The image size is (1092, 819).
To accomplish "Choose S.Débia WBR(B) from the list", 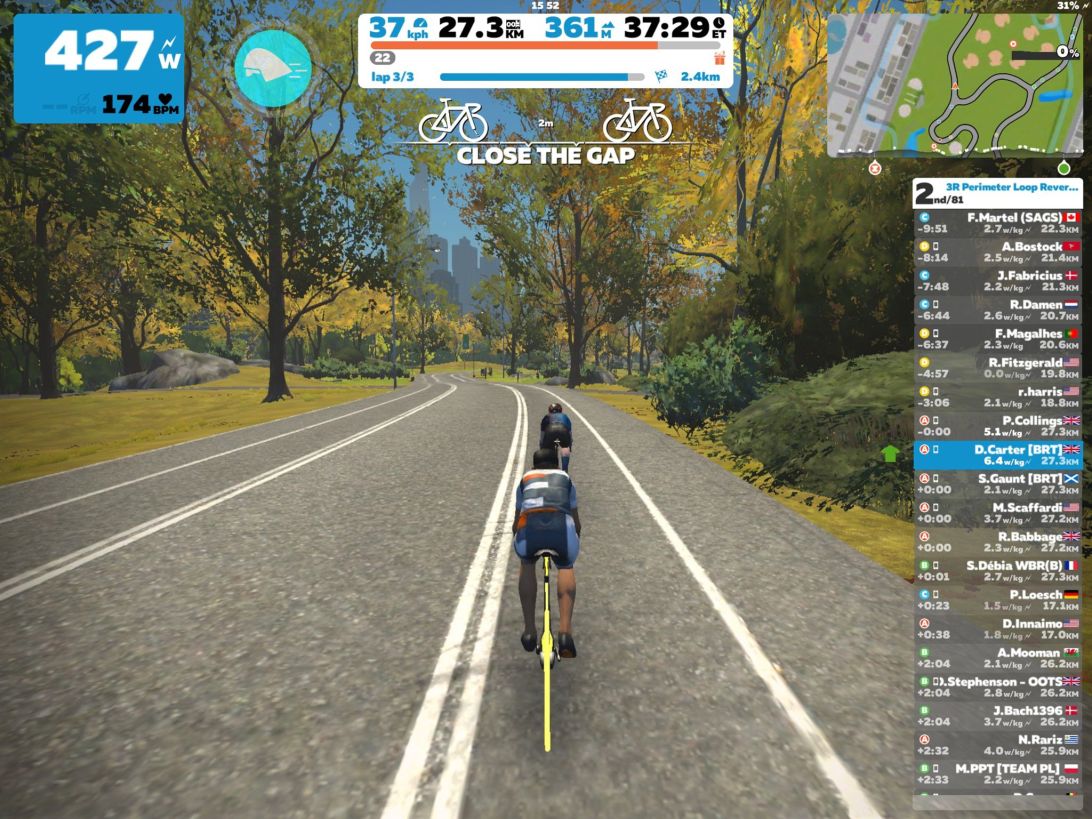I will click(997, 571).
